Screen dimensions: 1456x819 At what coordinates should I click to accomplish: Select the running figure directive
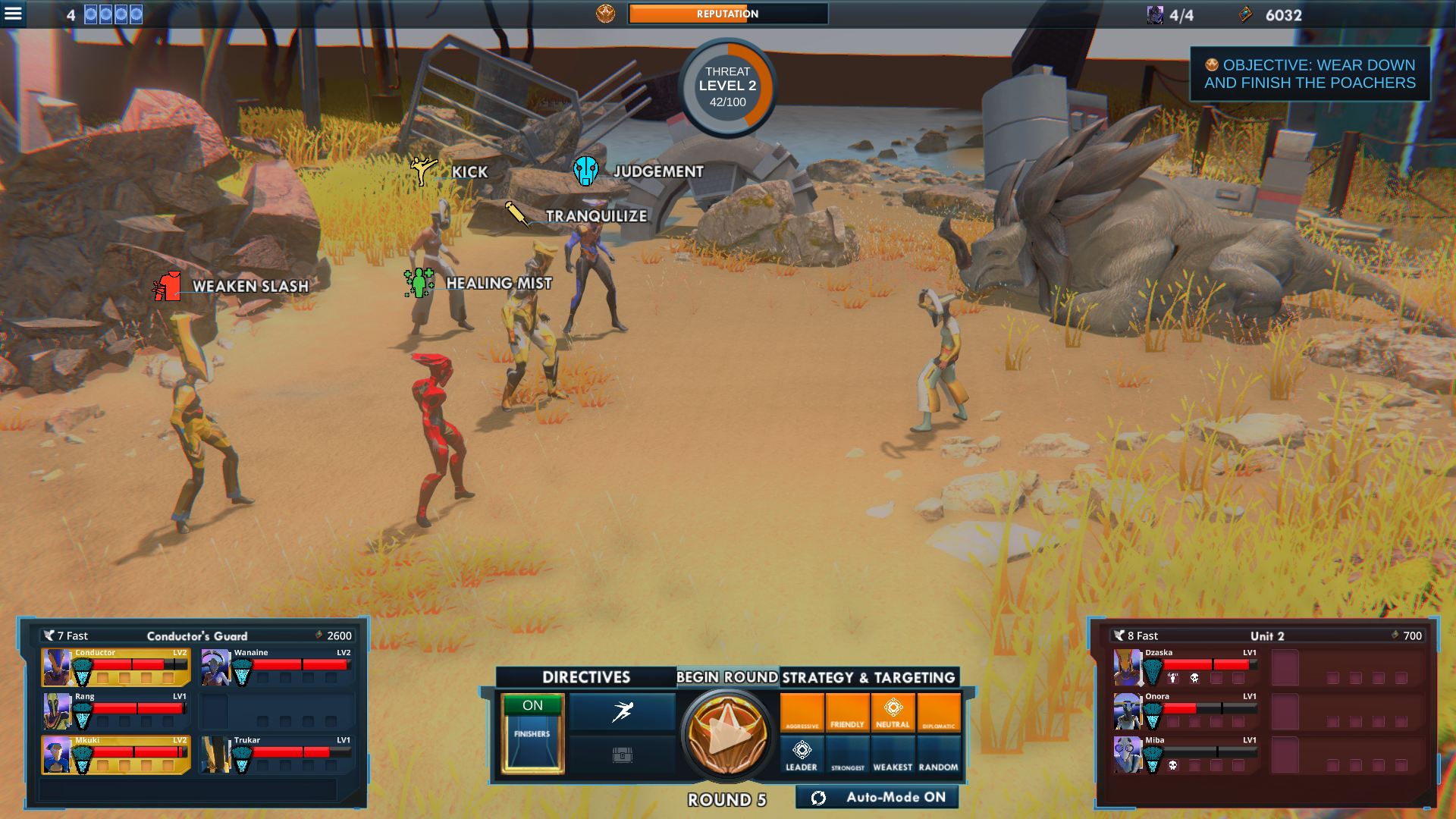pos(622,711)
